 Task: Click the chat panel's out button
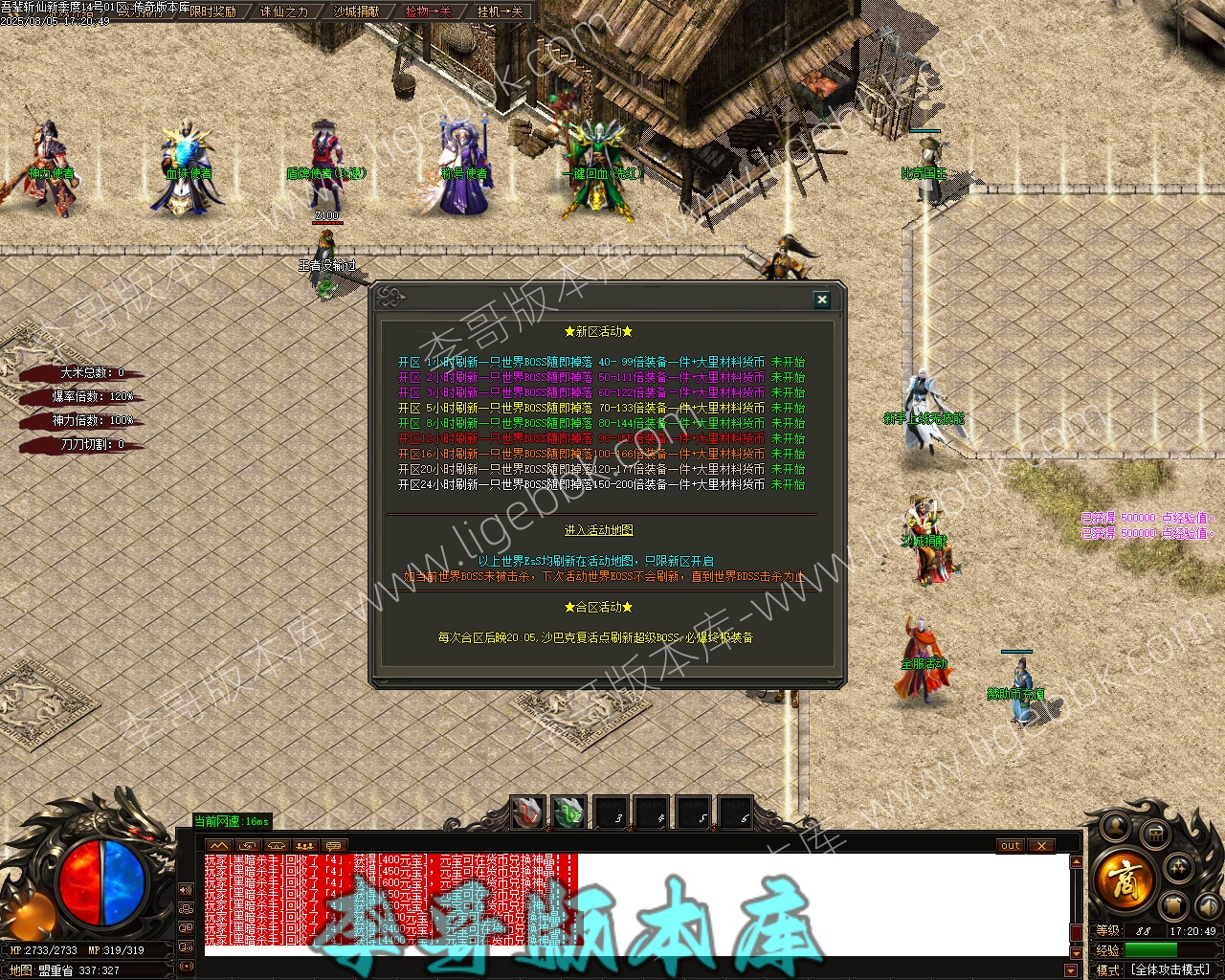(x=1011, y=846)
